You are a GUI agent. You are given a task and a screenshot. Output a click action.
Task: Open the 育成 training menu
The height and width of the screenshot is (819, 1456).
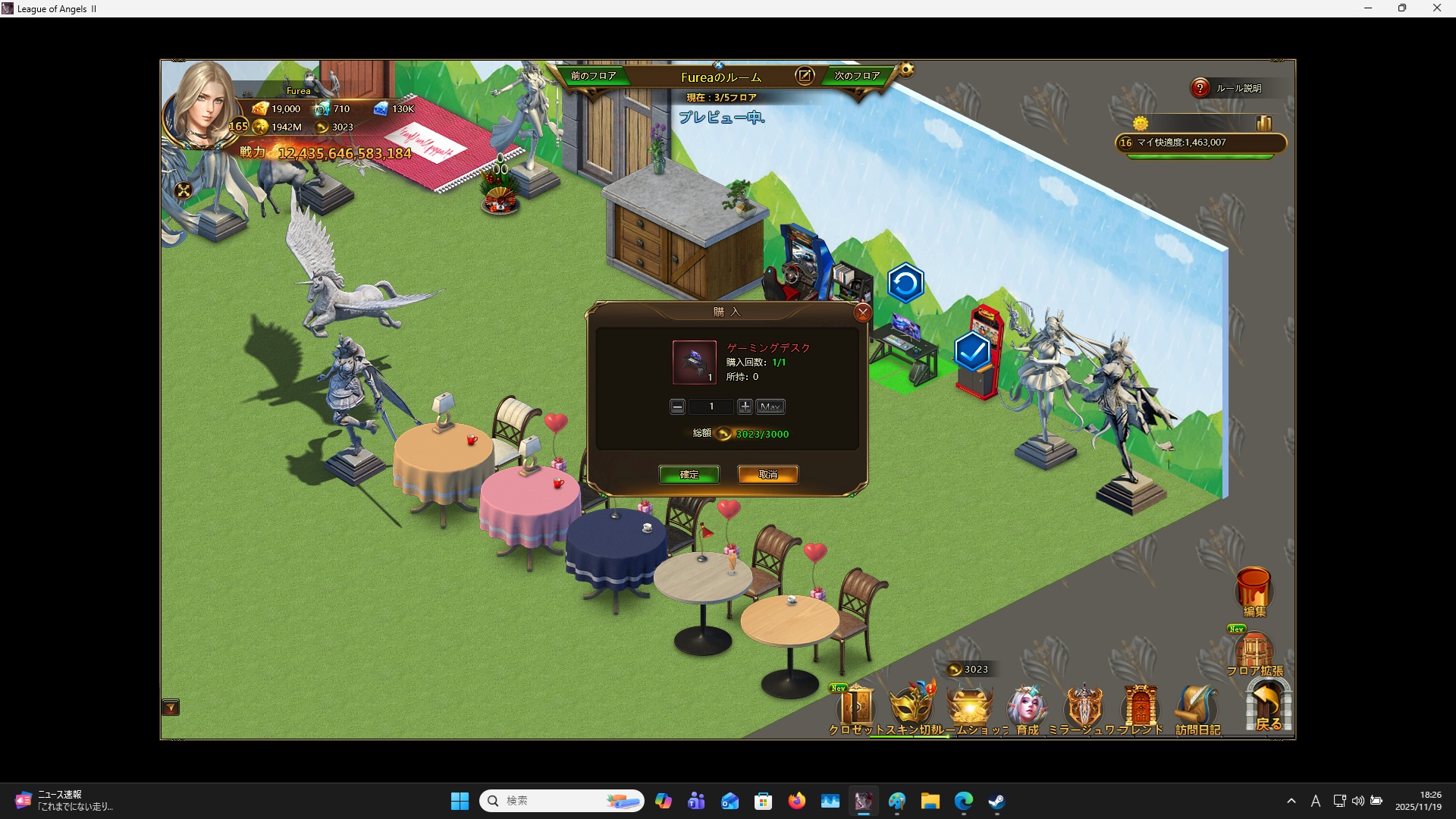tap(1027, 708)
